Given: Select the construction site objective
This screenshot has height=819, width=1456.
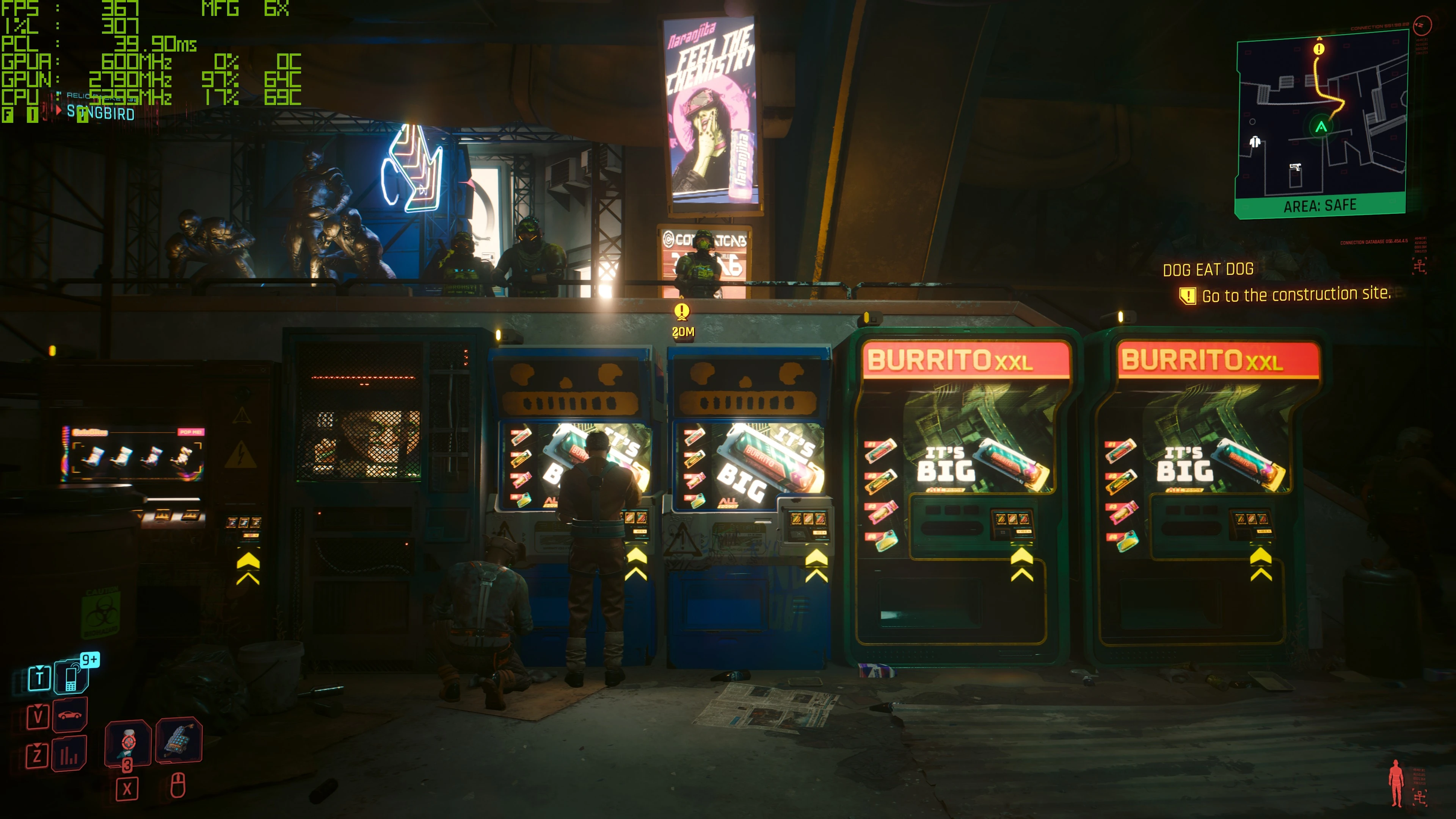Looking at the screenshot, I should 1296,295.
